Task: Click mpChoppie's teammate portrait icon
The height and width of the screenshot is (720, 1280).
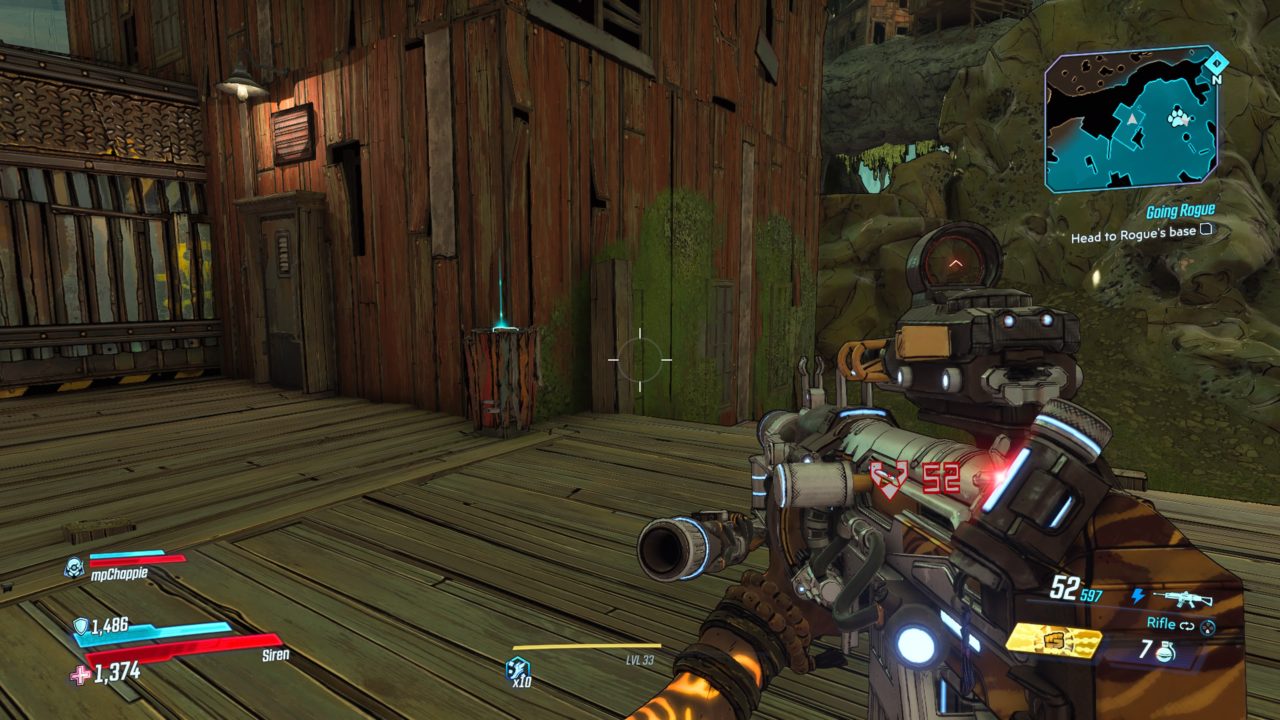Action: point(75,567)
